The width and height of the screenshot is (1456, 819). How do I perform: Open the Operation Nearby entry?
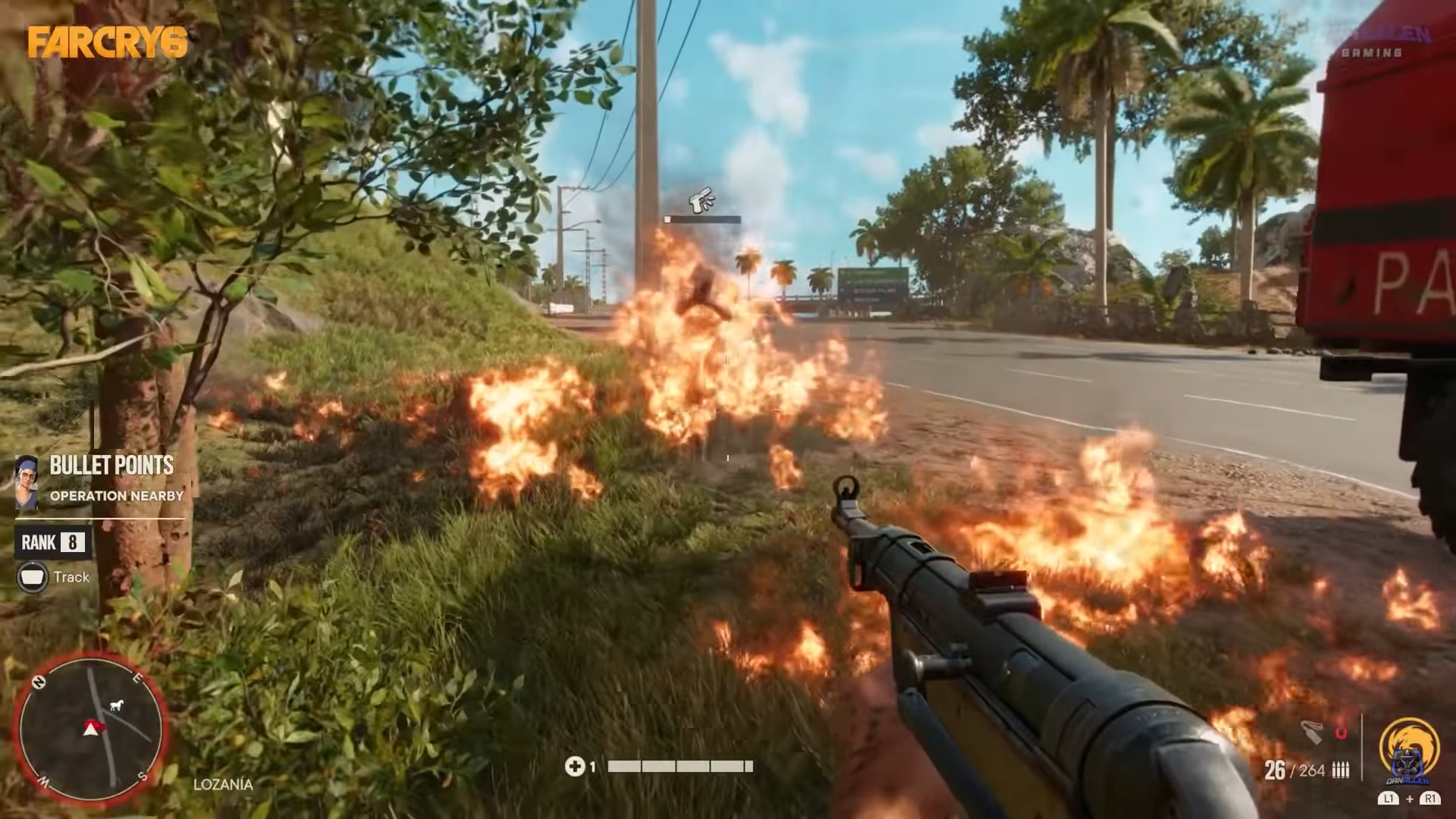[118, 497]
